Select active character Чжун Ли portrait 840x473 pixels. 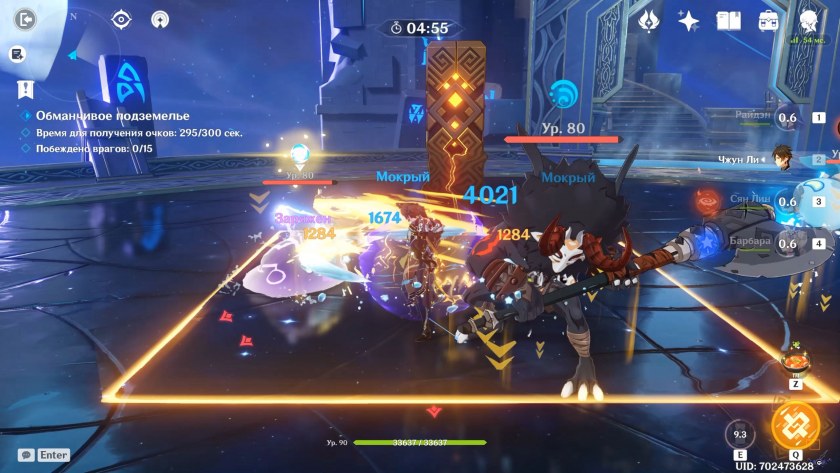pyautogui.click(x=784, y=159)
